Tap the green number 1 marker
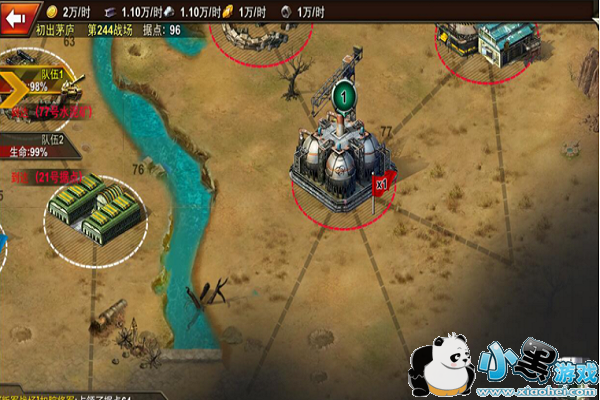The width and height of the screenshot is (600, 400). pos(344,96)
